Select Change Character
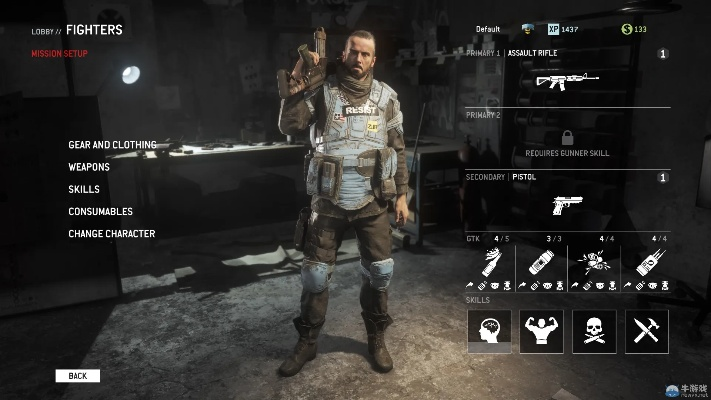 pyautogui.click(x=111, y=234)
